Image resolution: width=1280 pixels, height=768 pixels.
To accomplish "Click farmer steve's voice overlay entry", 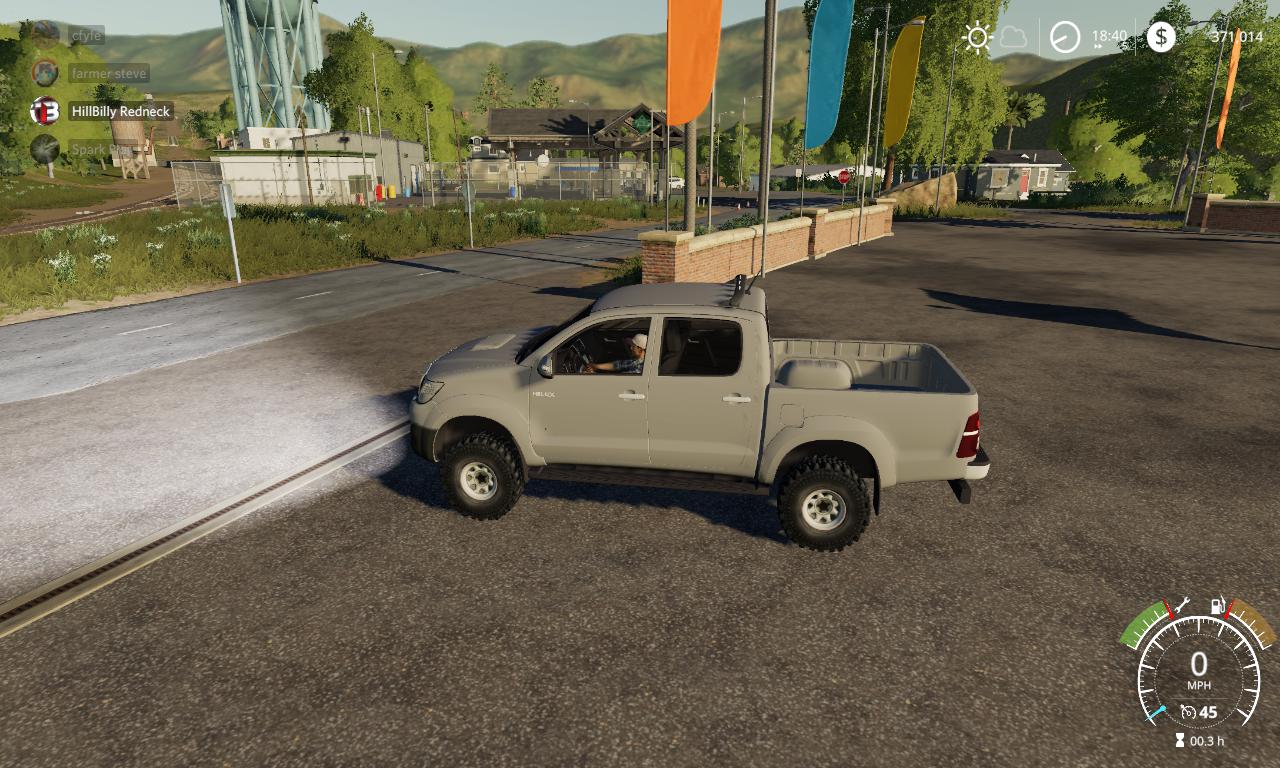I will 108,73.
